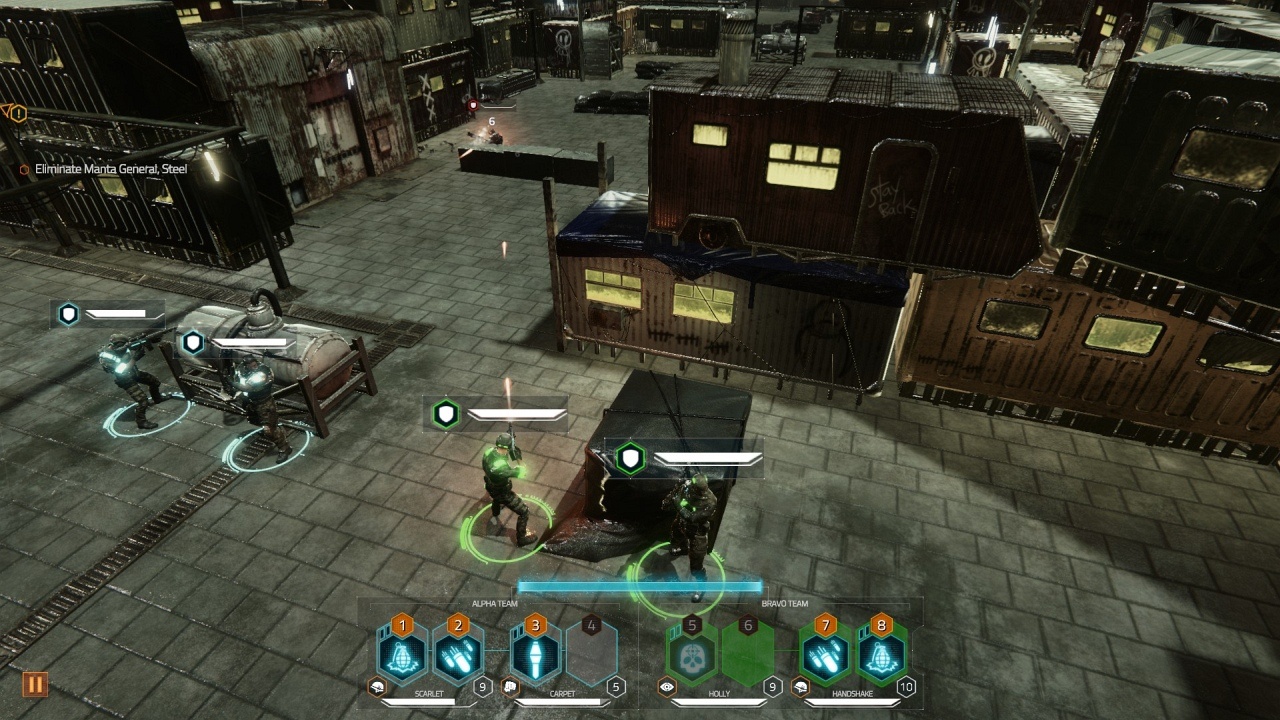Switch to the Bravo Team label

(x=784, y=604)
